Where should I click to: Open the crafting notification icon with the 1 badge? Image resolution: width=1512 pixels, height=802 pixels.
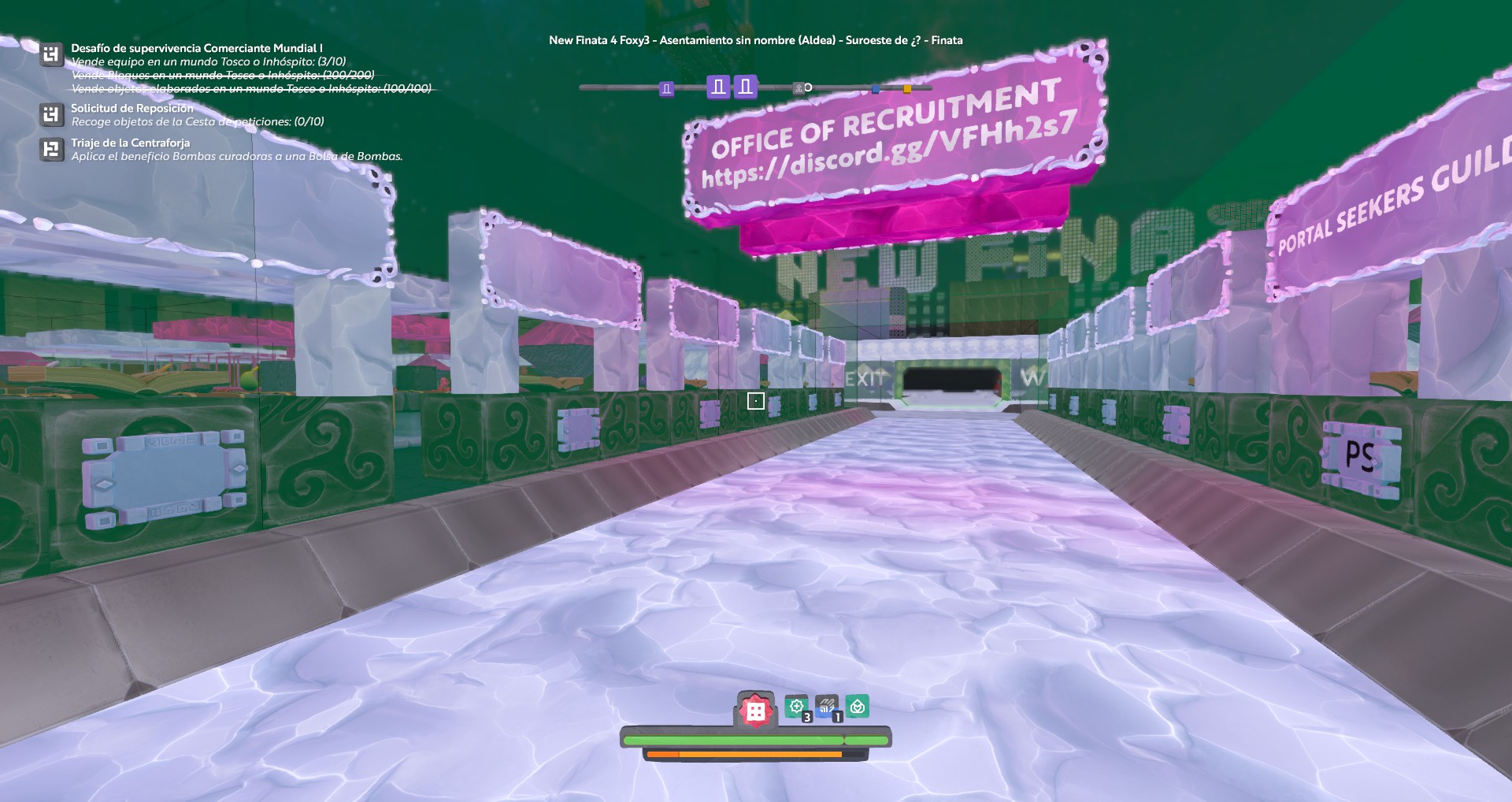[827, 706]
